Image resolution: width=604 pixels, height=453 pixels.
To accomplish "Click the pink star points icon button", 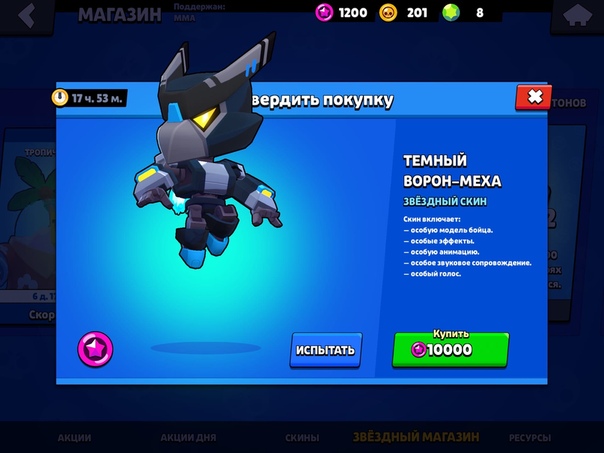I will [x=96, y=348].
